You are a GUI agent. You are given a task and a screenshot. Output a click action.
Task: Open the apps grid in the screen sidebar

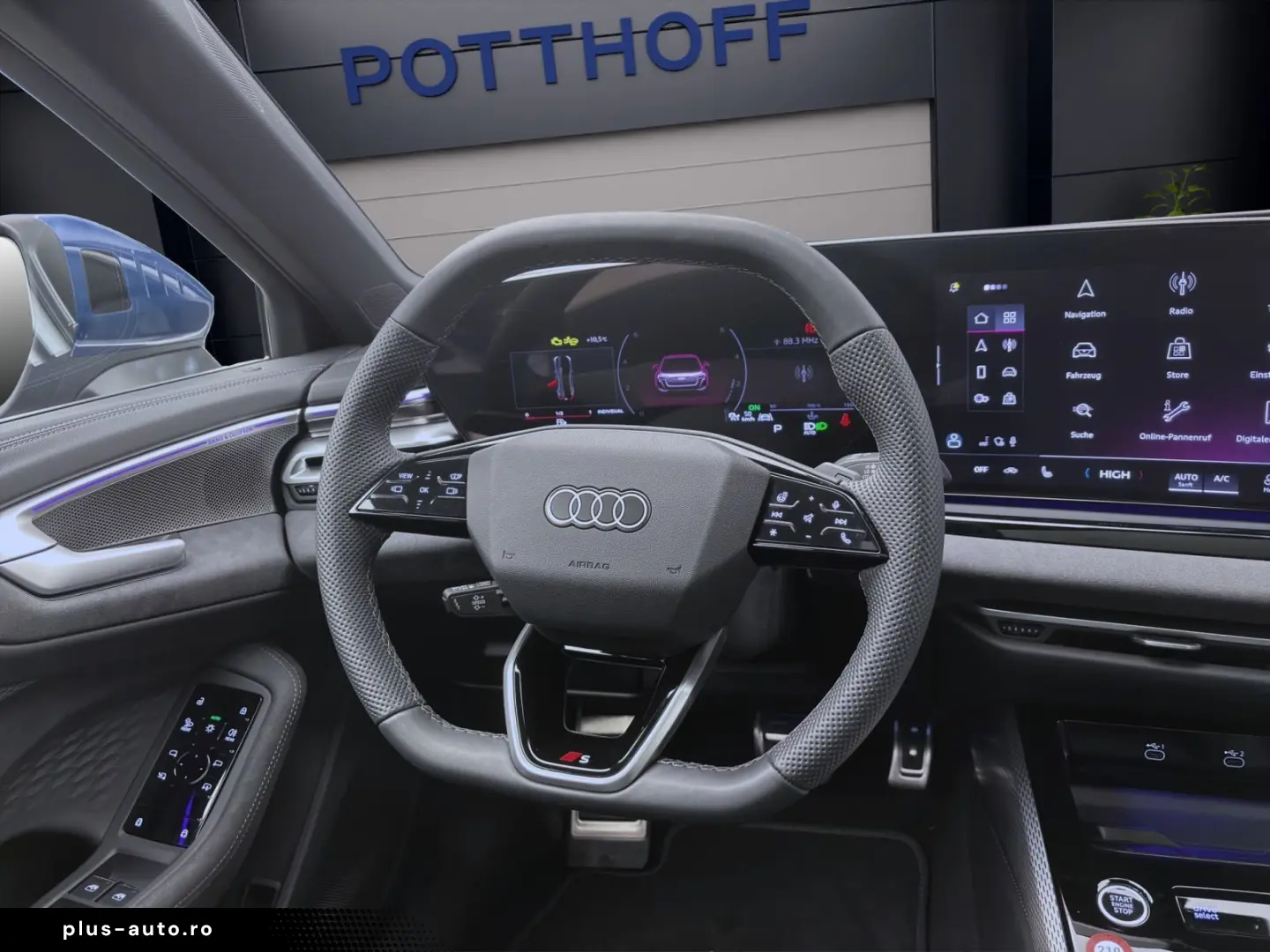point(1010,318)
